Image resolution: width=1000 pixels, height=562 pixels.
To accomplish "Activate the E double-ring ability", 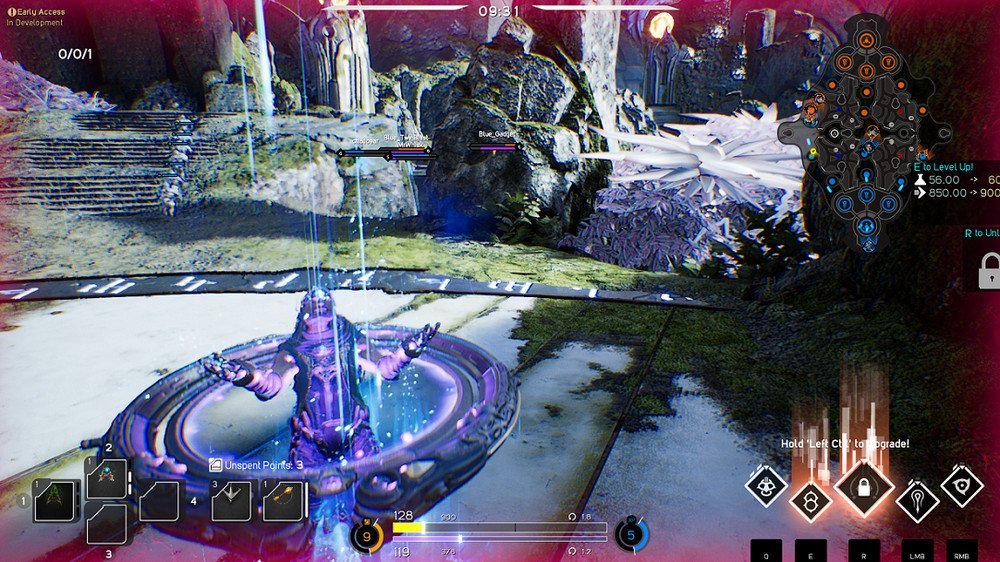I will pos(810,499).
